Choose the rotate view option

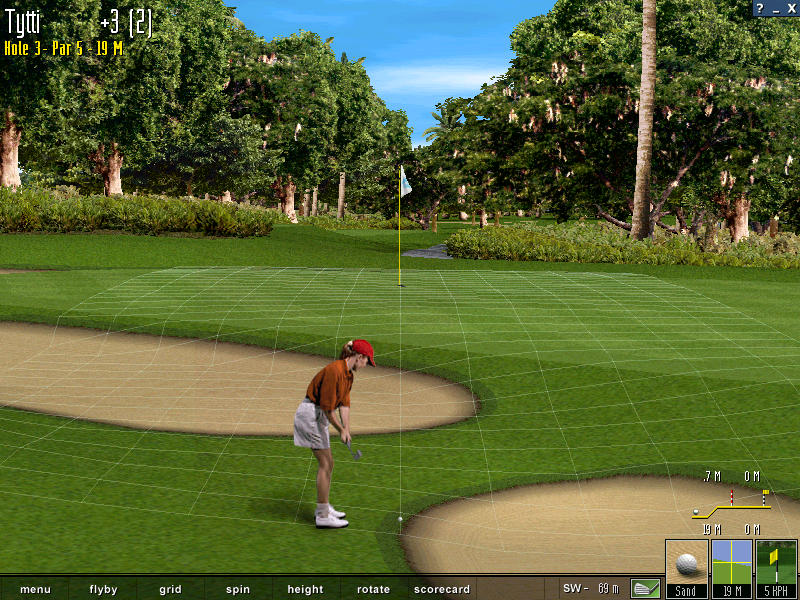click(373, 589)
